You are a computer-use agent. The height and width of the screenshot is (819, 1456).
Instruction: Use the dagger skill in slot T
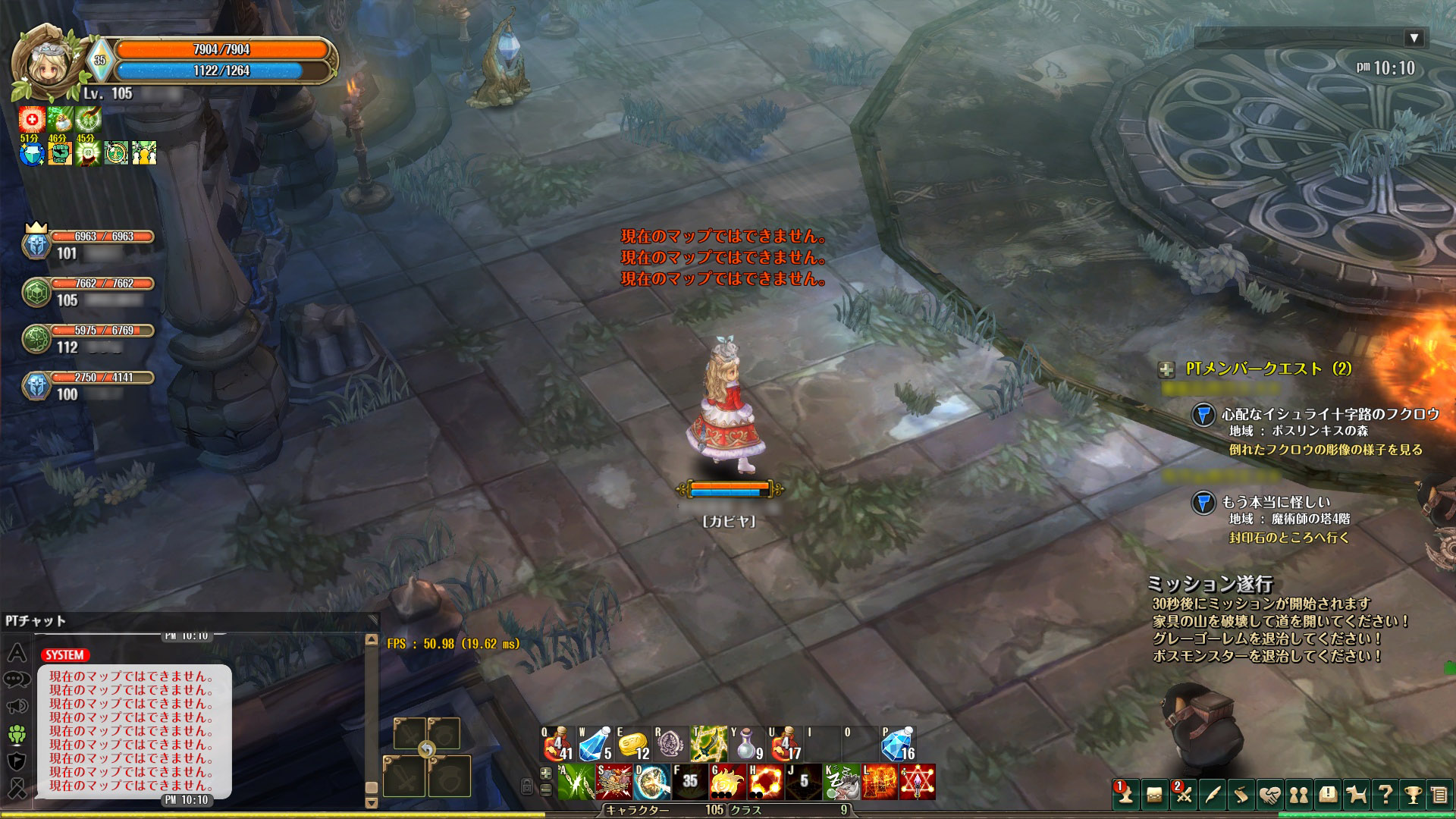(709, 745)
